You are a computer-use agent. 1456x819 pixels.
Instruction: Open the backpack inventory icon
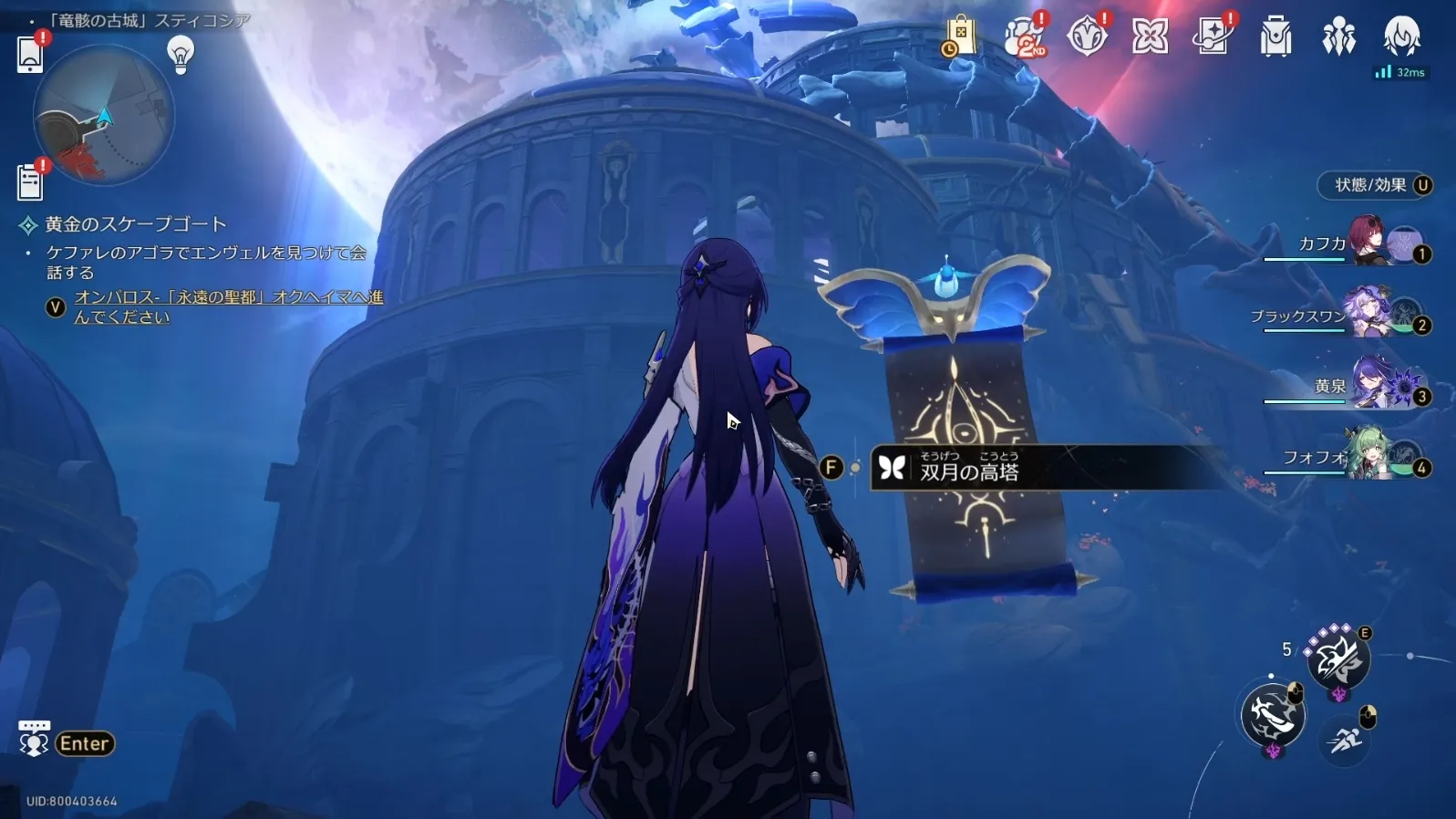point(1275,37)
